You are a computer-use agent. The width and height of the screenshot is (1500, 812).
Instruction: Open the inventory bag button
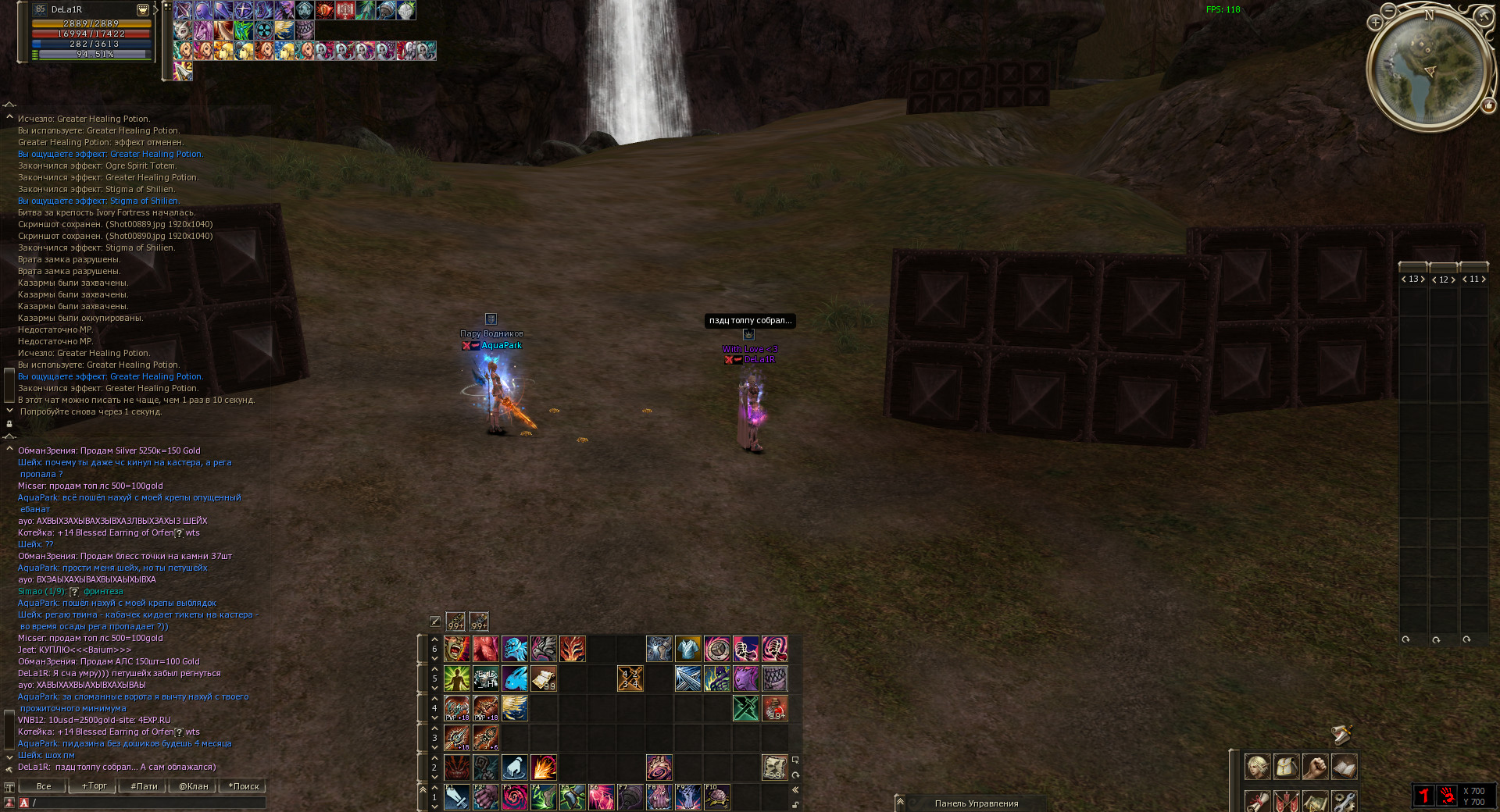pyautogui.click(x=1286, y=767)
